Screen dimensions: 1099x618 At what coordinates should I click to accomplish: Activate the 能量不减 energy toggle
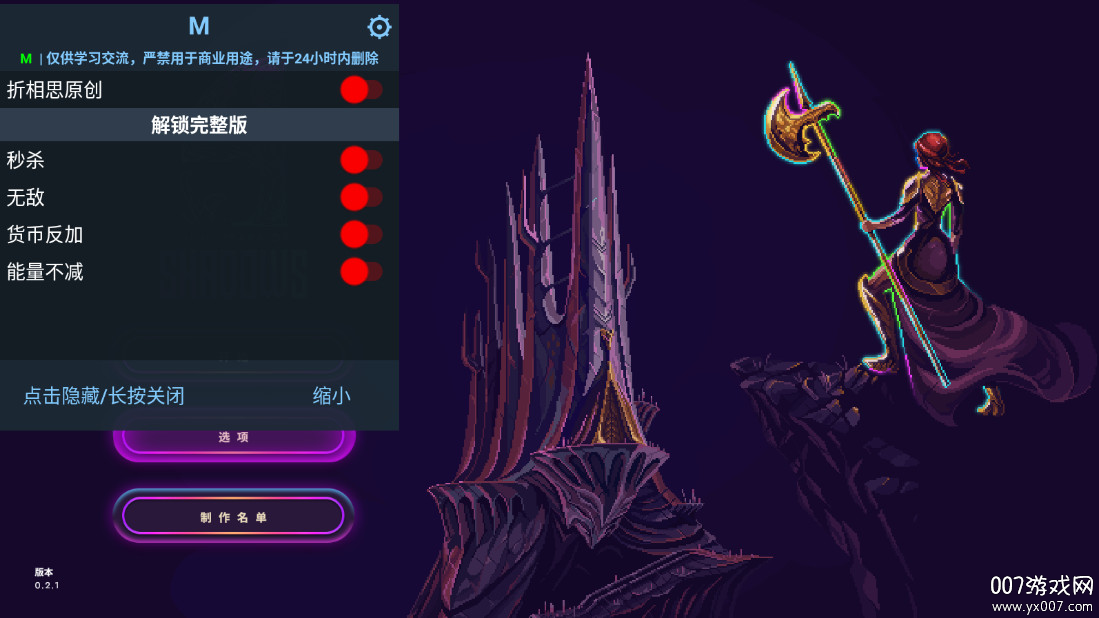coord(360,271)
